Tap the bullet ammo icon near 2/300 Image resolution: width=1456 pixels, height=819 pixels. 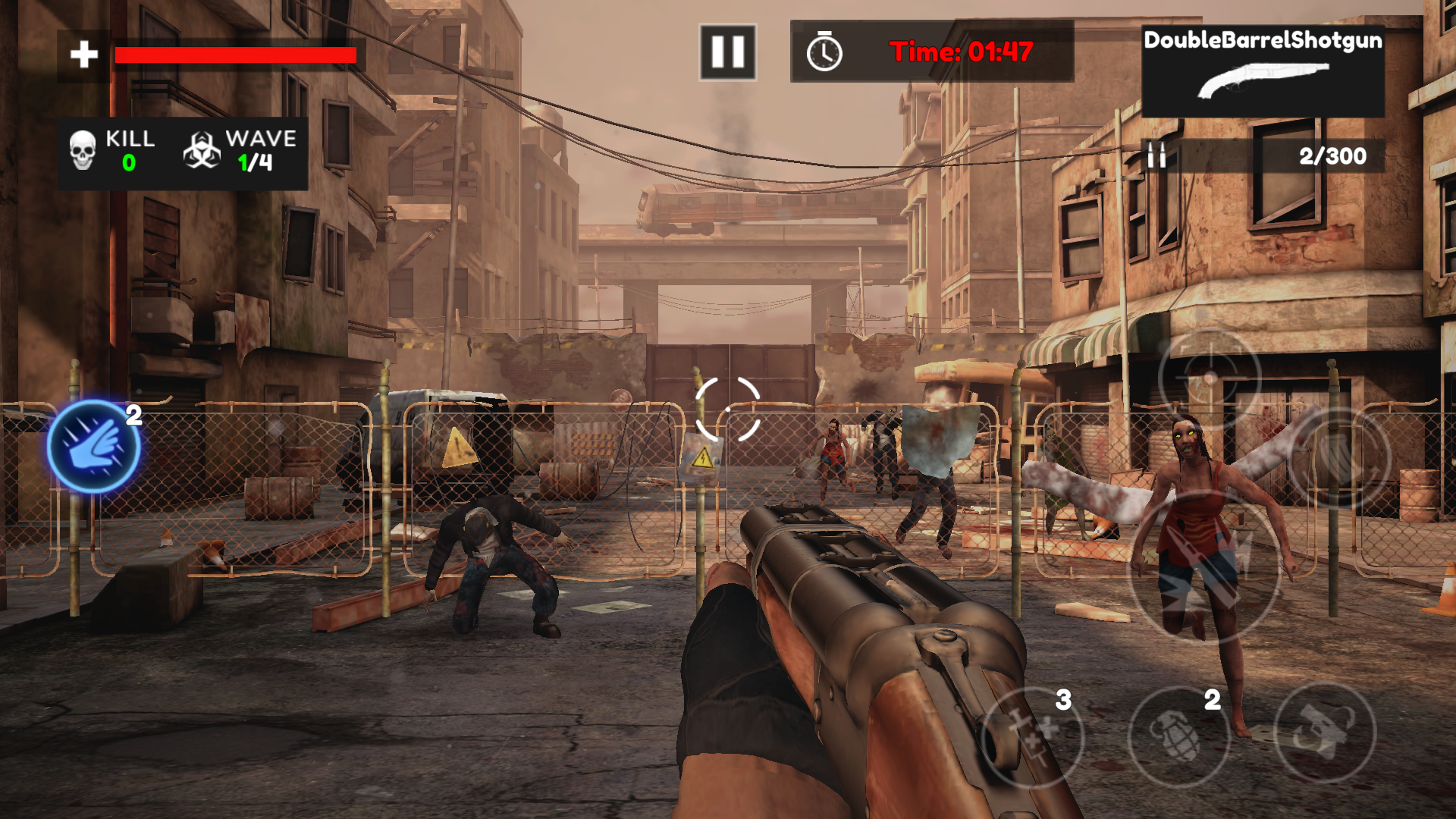1156,157
